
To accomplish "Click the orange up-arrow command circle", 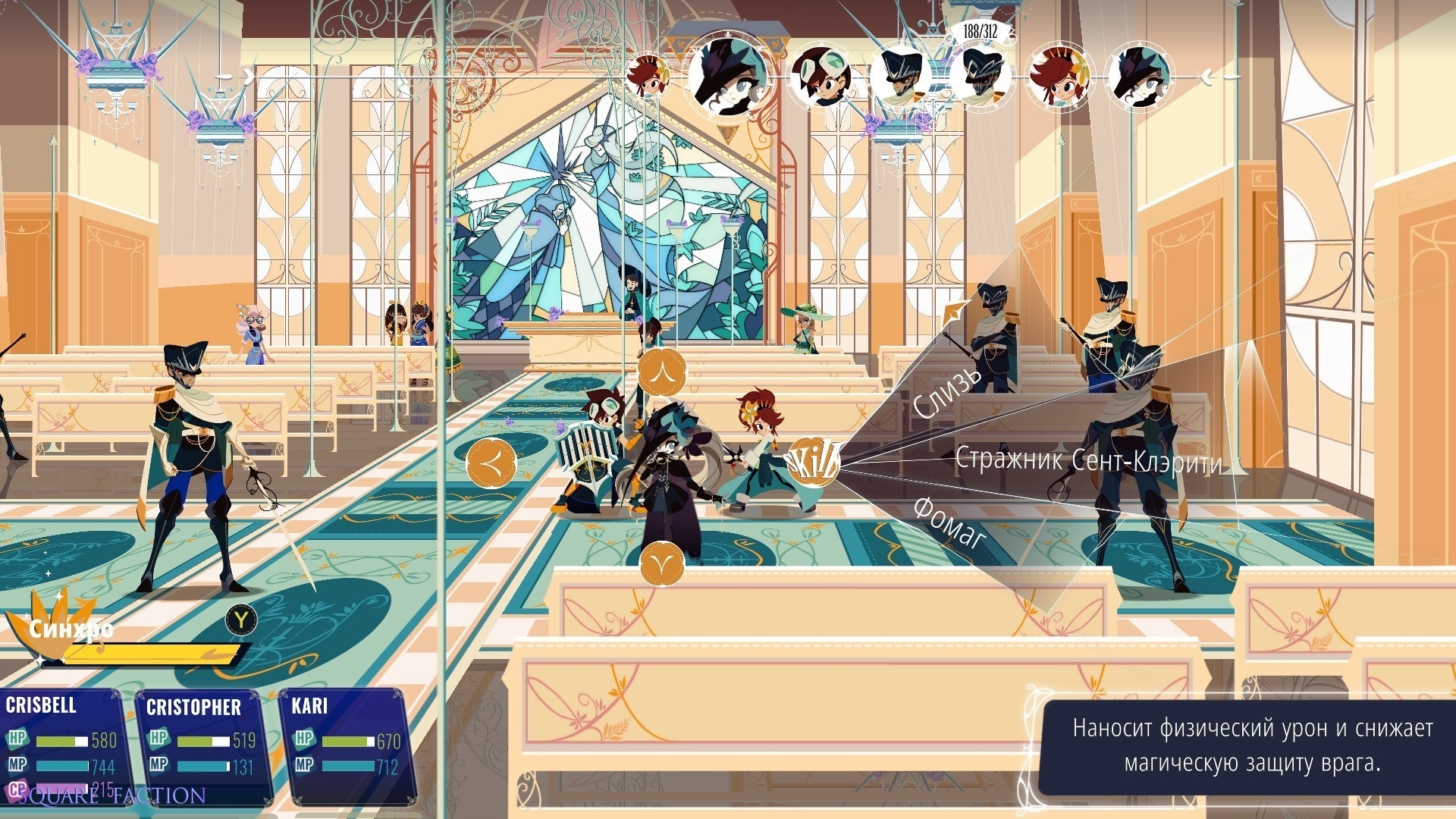I will [x=662, y=372].
